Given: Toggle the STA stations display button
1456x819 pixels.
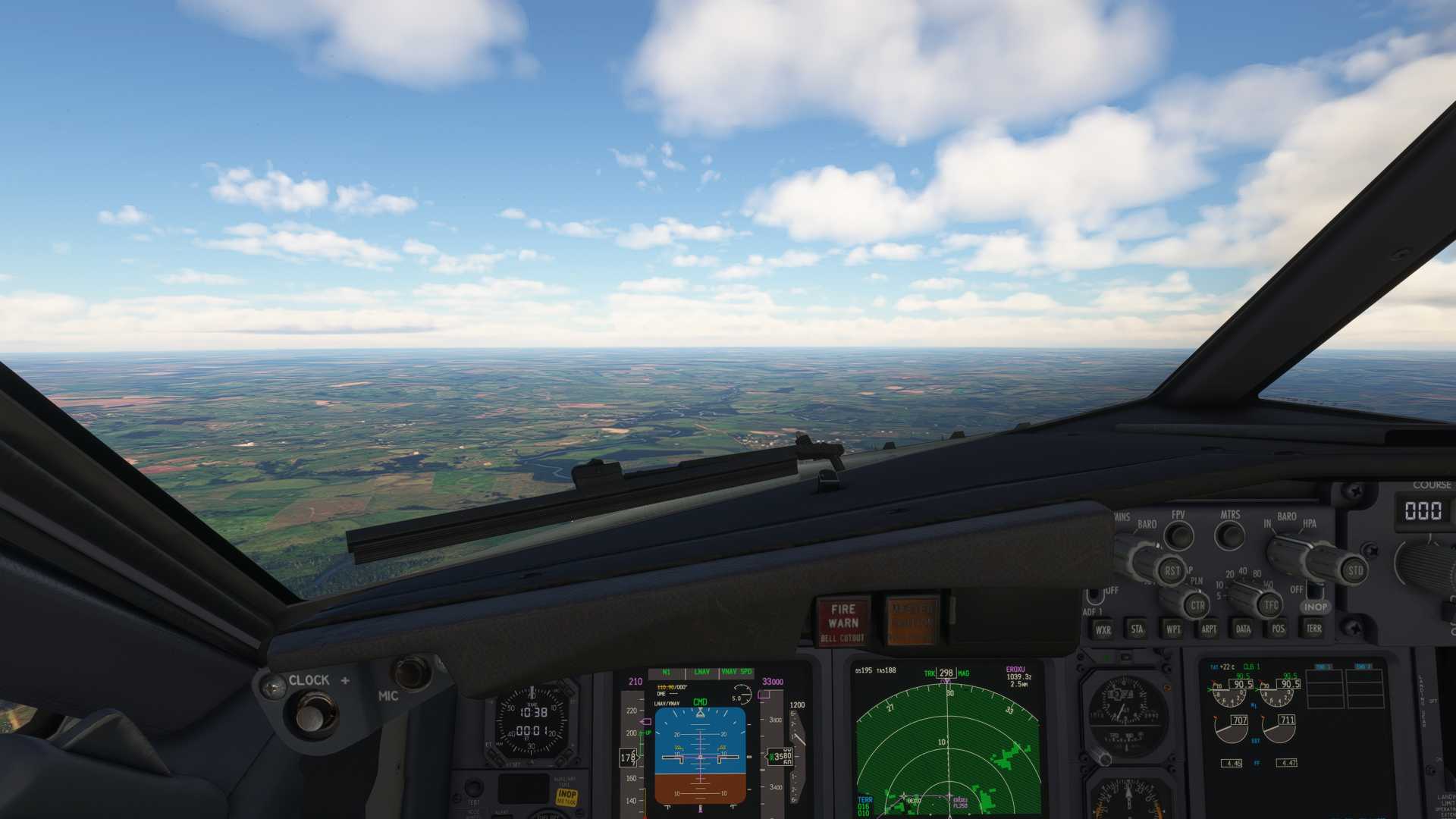Looking at the screenshot, I should (1137, 629).
